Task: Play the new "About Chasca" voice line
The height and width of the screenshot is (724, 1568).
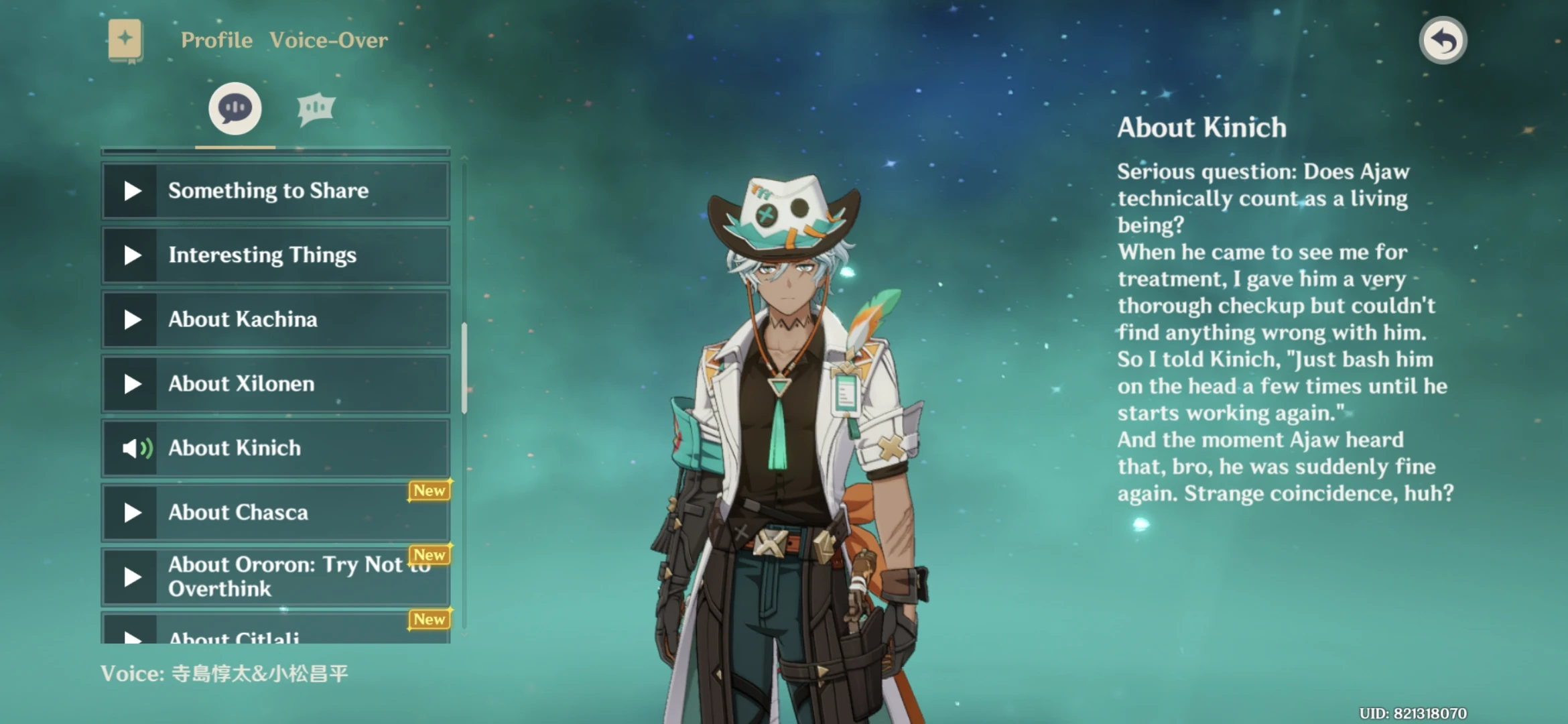Action: pyautogui.click(x=275, y=513)
